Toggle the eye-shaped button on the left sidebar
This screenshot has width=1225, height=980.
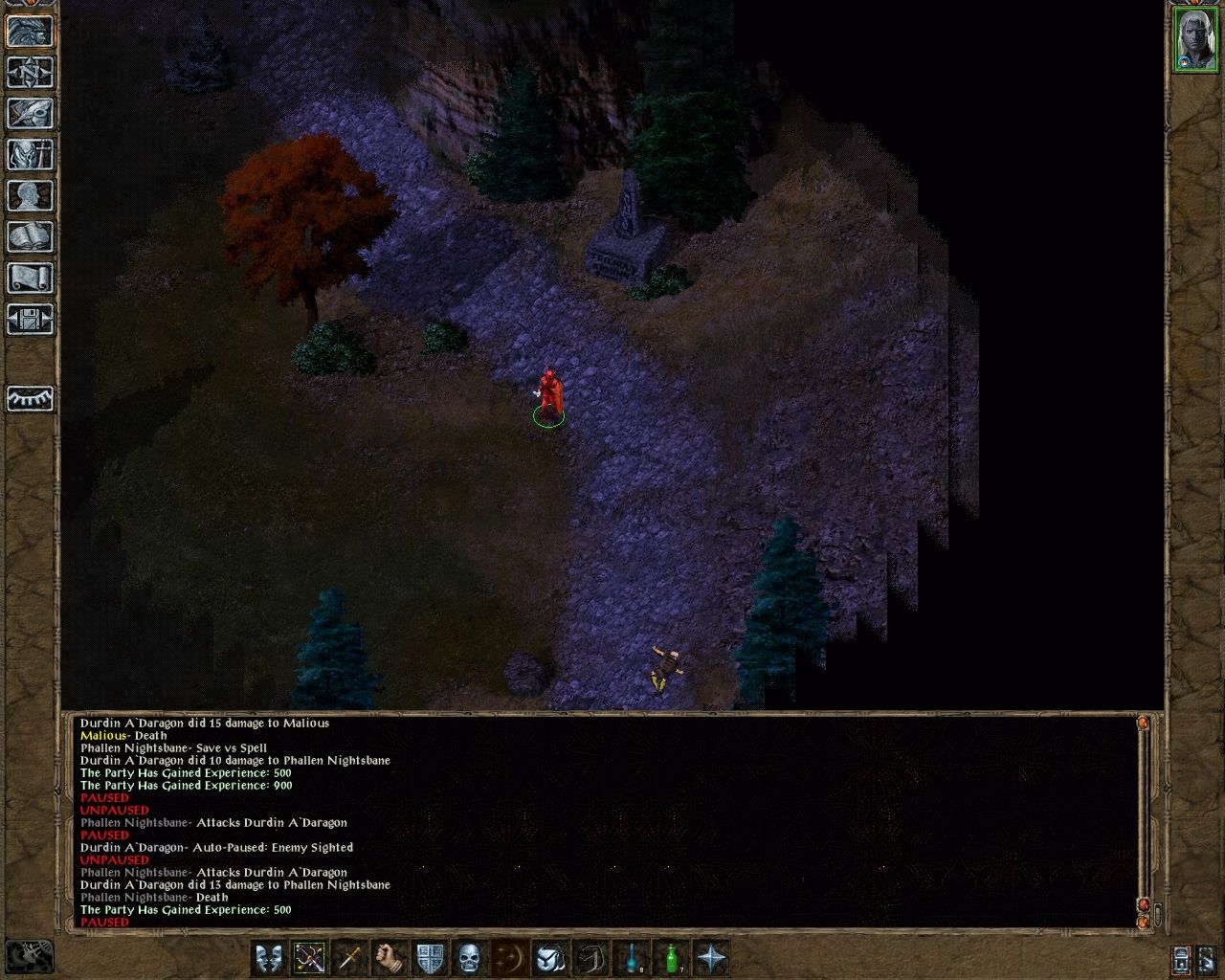click(x=31, y=398)
